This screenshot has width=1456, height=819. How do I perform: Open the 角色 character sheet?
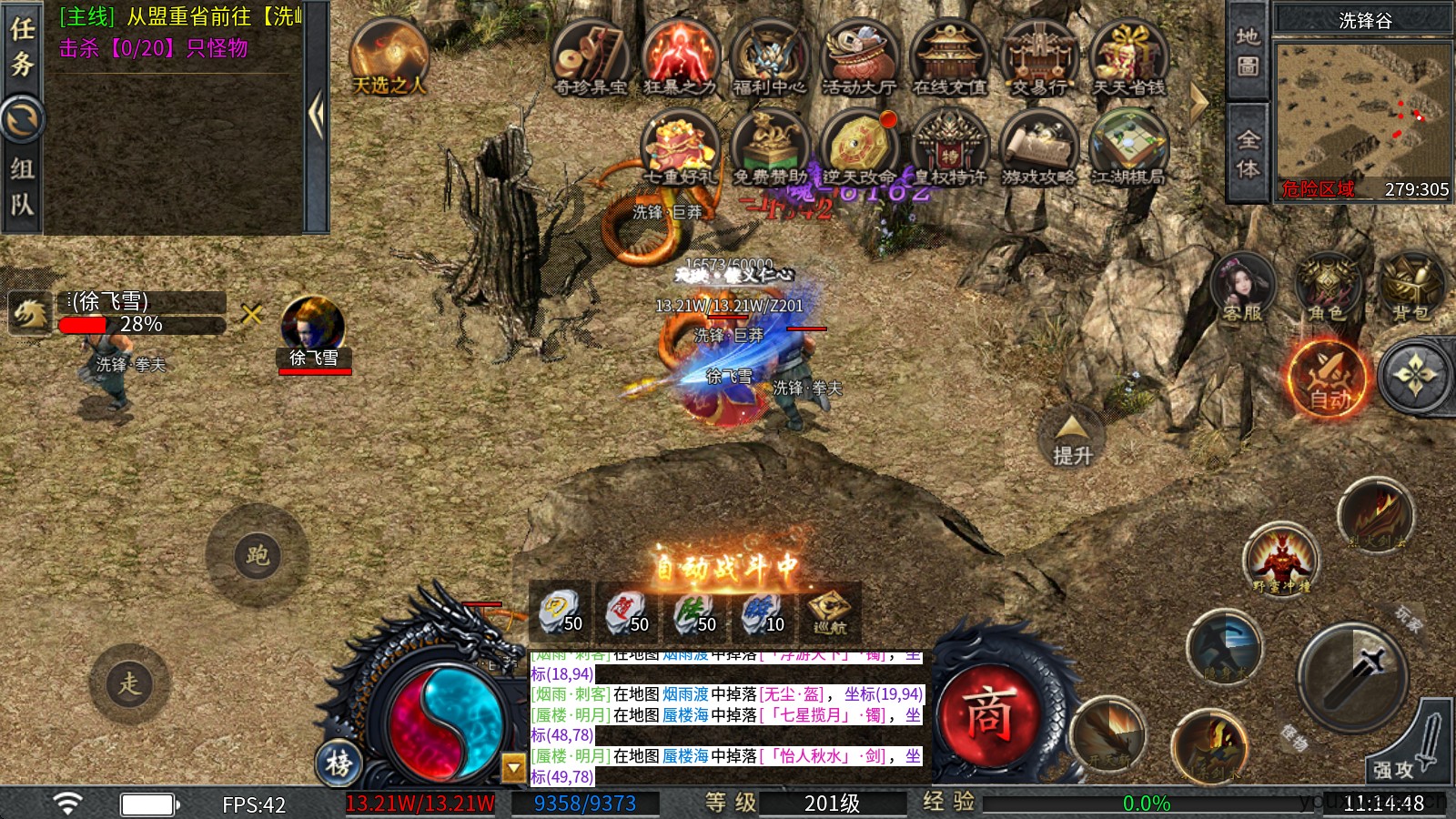(x=1326, y=288)
